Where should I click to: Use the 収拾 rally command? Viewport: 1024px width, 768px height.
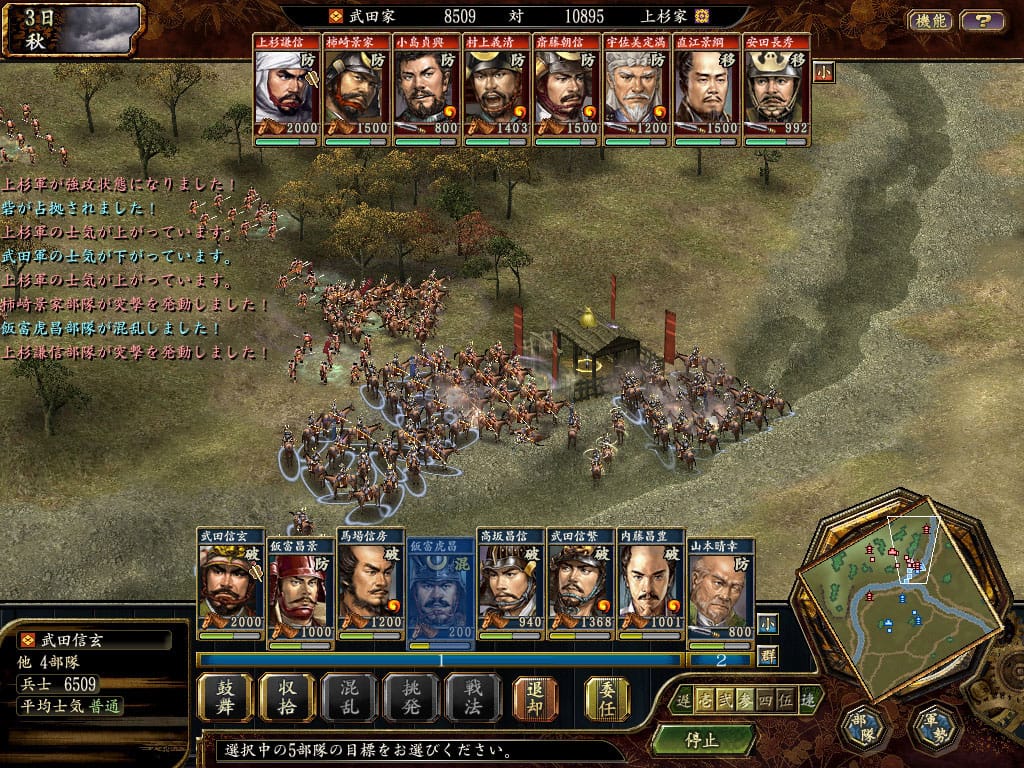point(287,697)
